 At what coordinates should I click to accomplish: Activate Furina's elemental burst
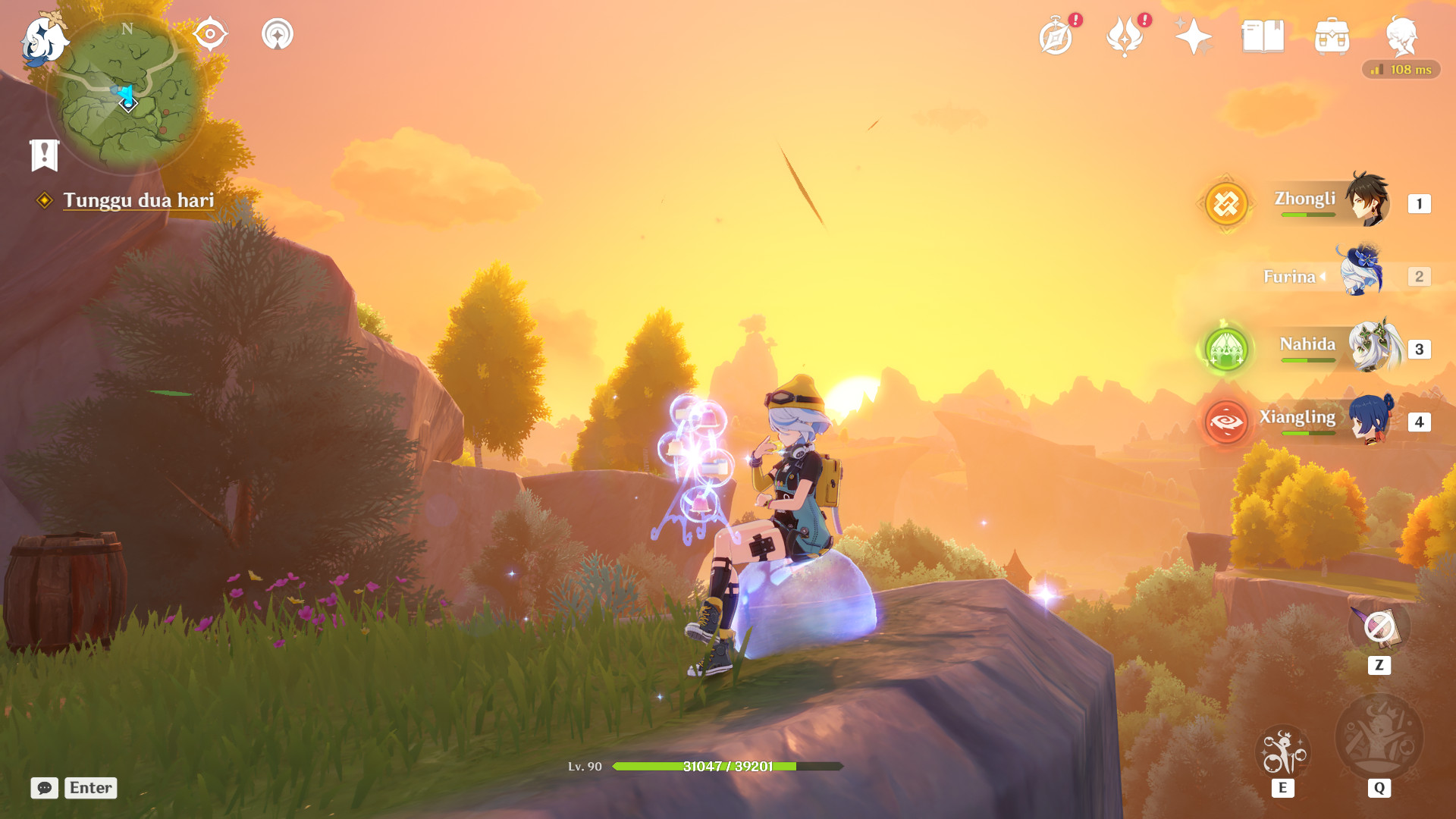pyautogui.click(x=1379, y=738)
